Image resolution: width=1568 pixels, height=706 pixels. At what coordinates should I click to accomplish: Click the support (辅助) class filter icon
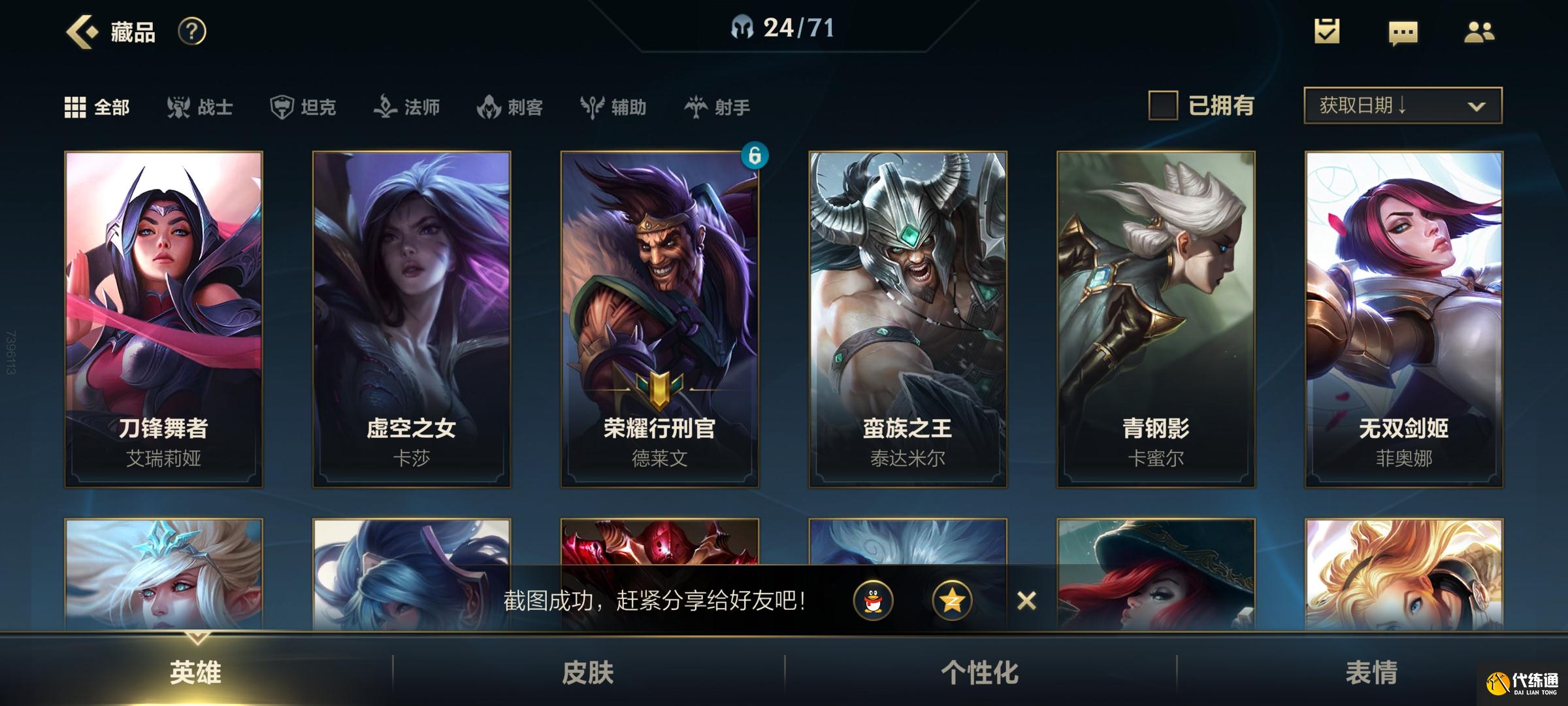tap(591, 108)
